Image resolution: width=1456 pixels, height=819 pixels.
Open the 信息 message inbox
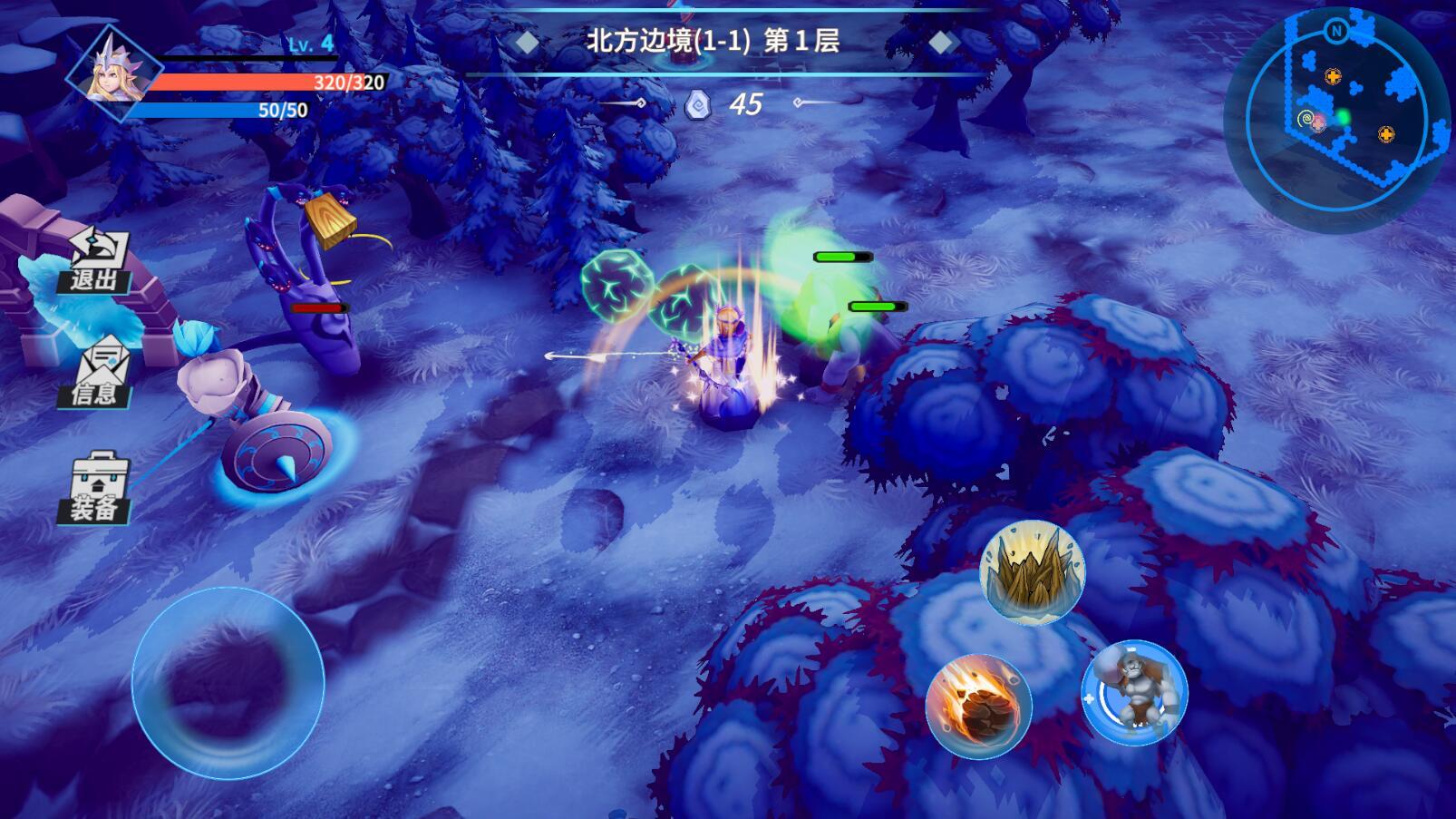coord(100,372)
